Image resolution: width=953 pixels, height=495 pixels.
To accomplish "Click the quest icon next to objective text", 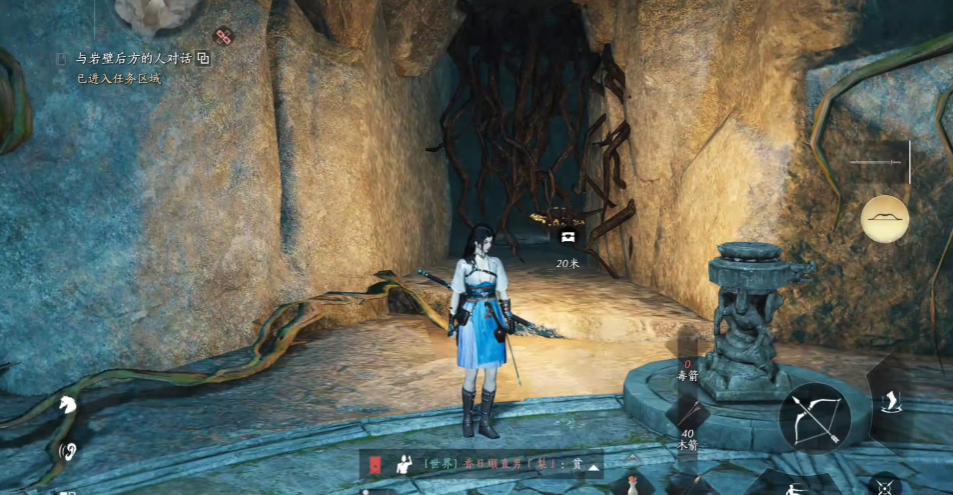I will click(204, 59).
